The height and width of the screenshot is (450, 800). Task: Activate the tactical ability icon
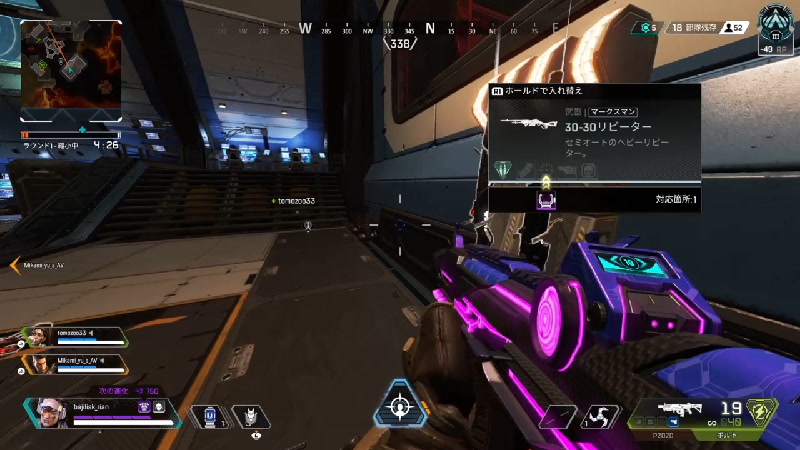[x=249, y=416]
